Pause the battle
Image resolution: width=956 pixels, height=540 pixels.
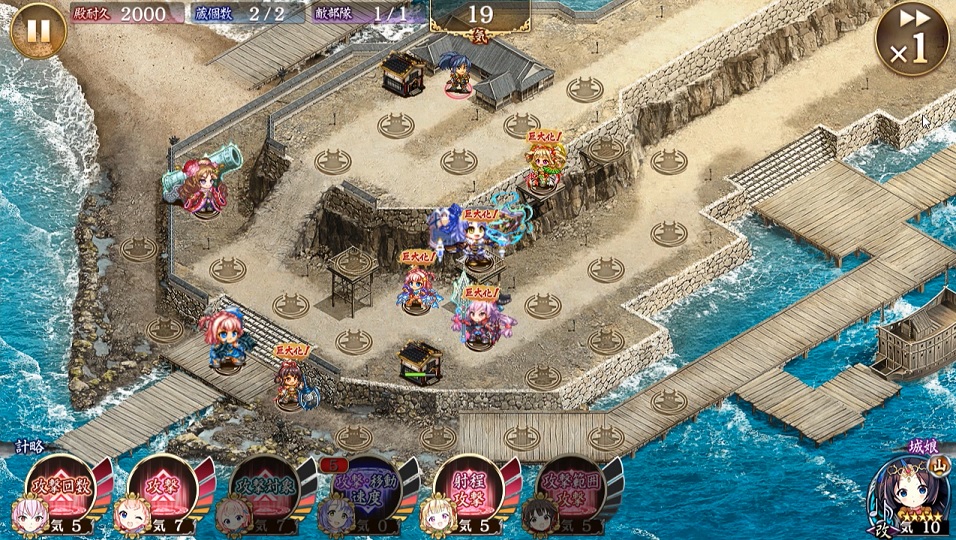[x=38, y=31]
